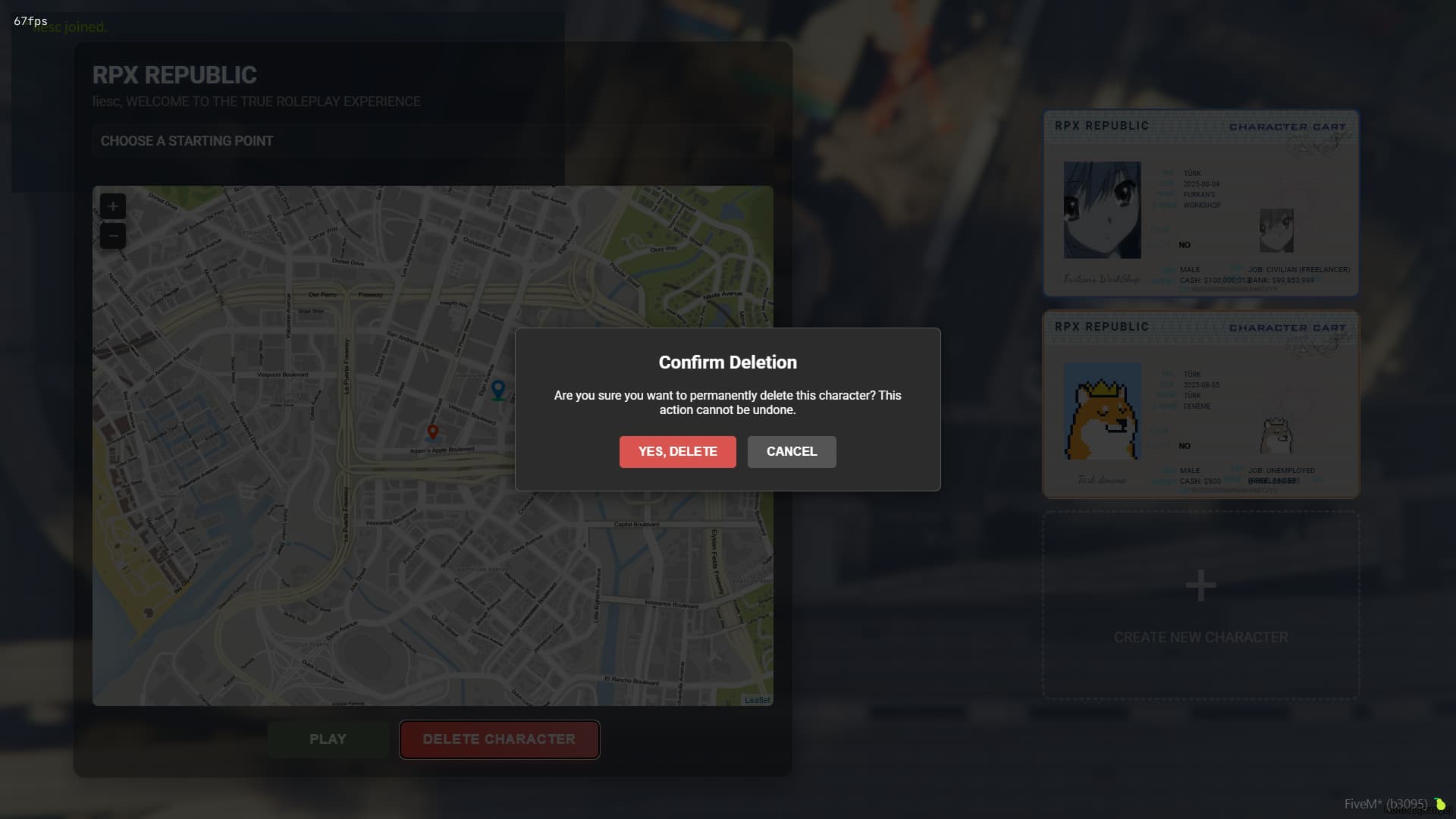Open the Leaflet attribution link on the map
1456x819 pixels.
pos(758,699)
